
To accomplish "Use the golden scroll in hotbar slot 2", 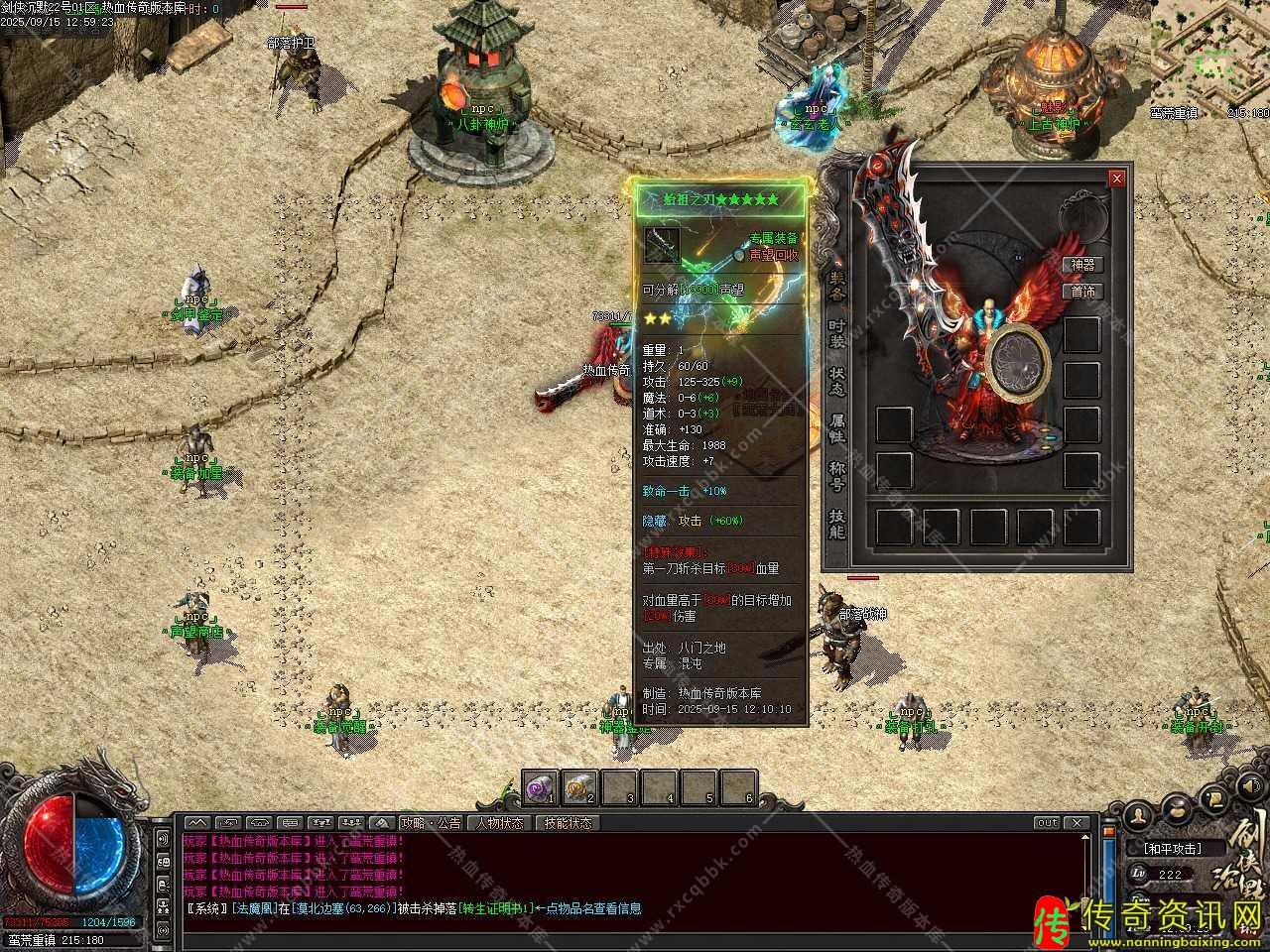I will pyautogui.click(x=578, y=787).
